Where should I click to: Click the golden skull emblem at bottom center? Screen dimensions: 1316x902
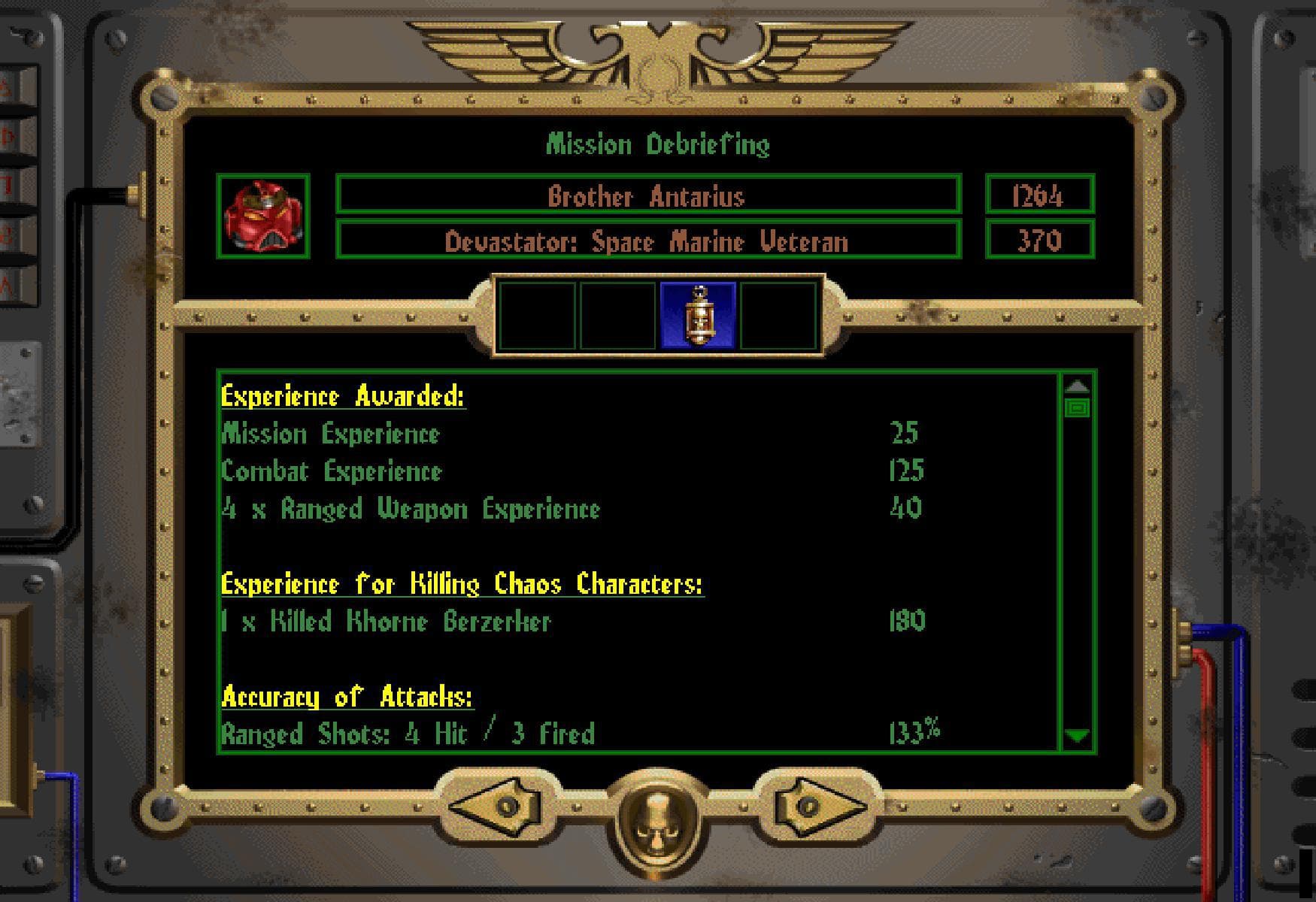pyautogui.click(x=657, y=819)
